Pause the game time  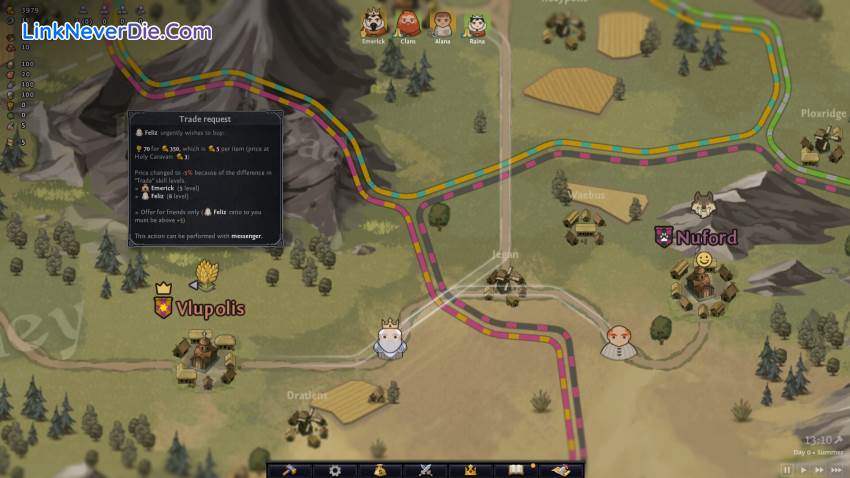click(x=787, y=468)
